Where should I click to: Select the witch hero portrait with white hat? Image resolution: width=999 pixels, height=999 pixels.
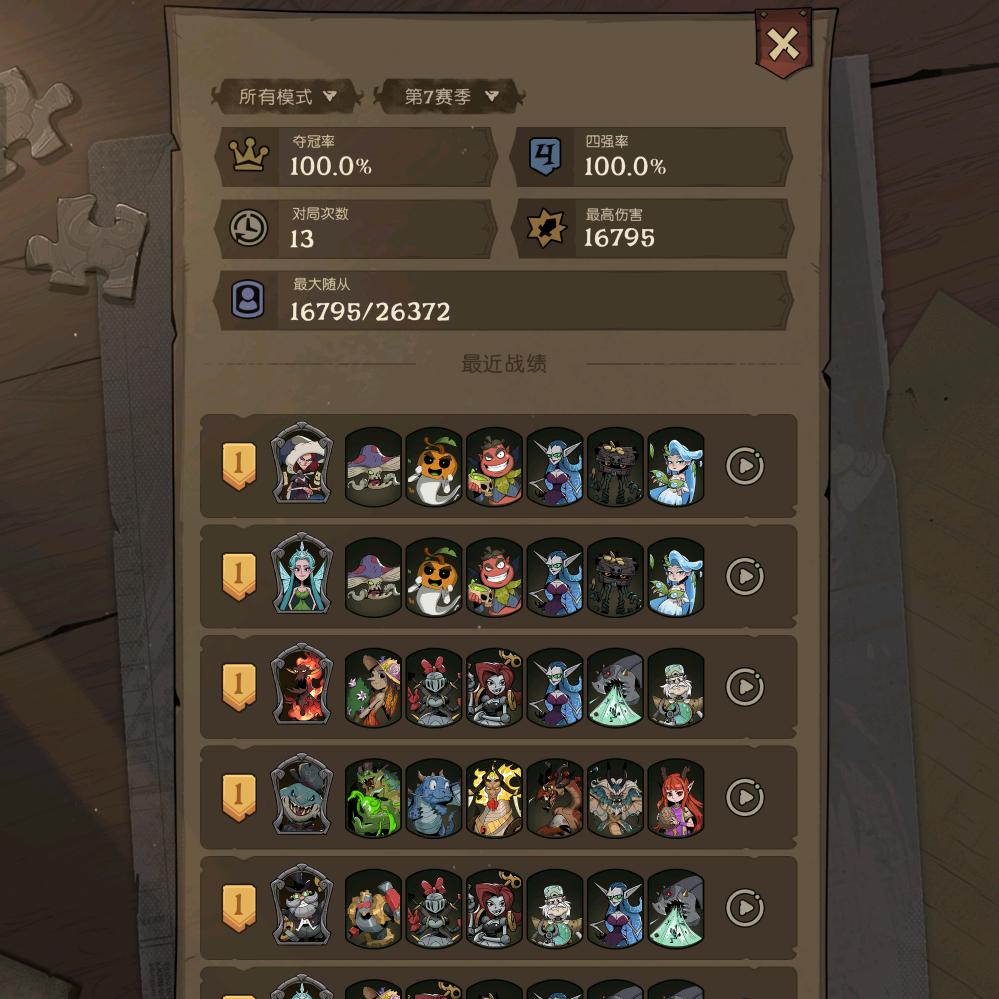[x=301, y=464]
